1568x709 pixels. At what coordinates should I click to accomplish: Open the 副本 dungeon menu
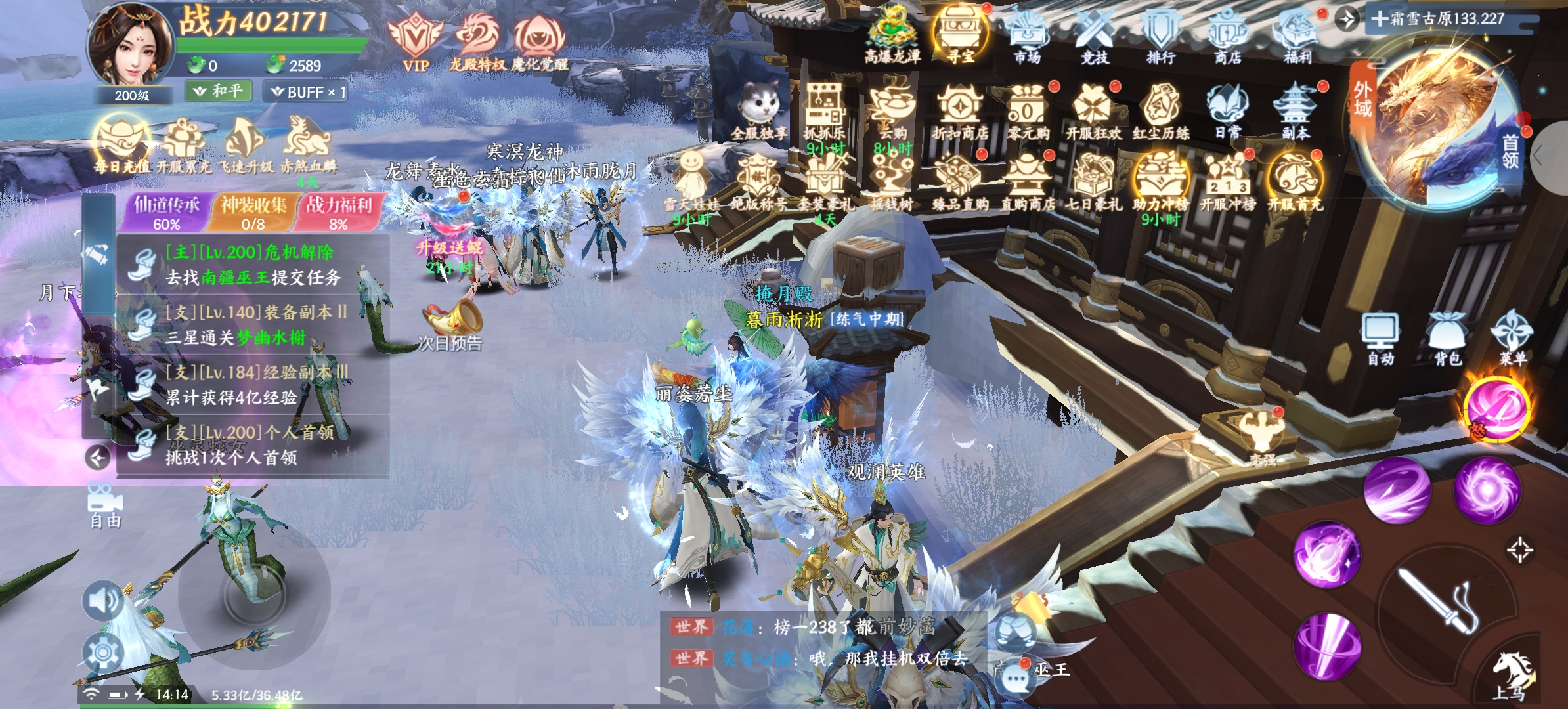pyautogui.click(x=1296, y=112)
